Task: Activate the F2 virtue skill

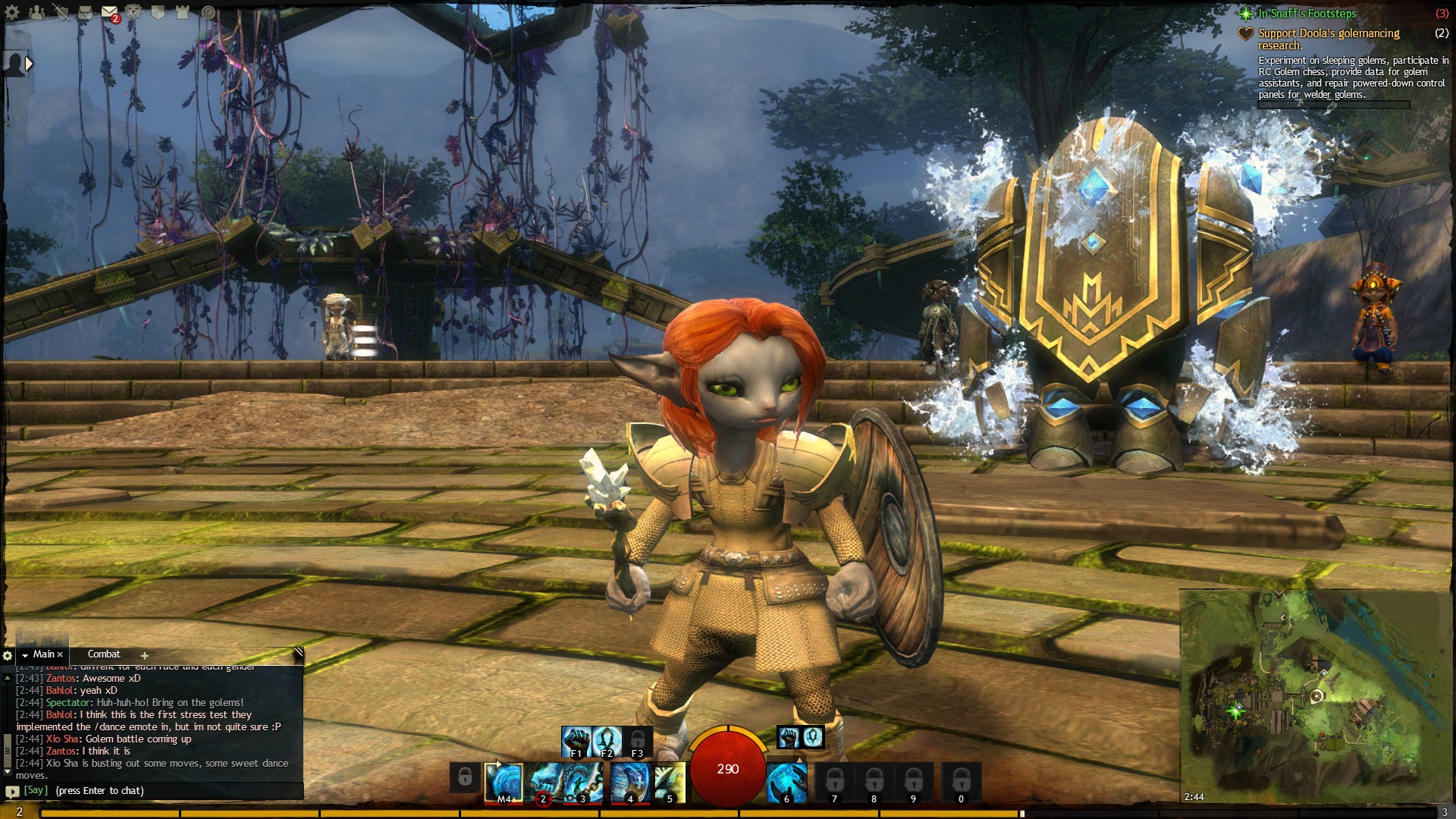Action: 607,742
